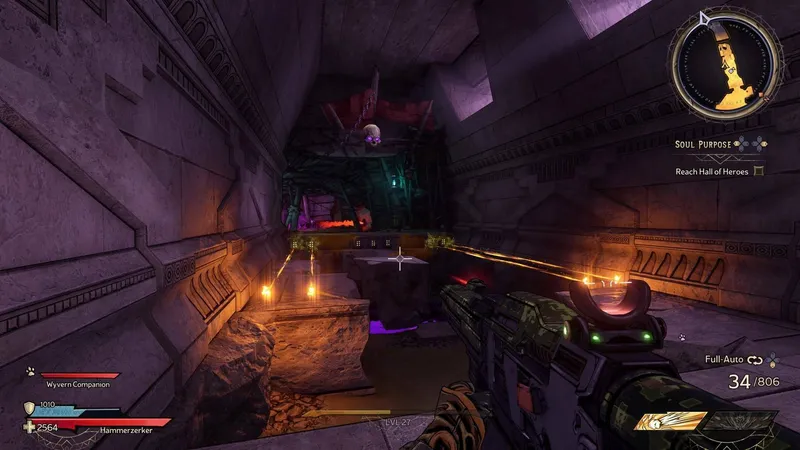Select the Wyvern Companion paw icon

tap(29, 370)
